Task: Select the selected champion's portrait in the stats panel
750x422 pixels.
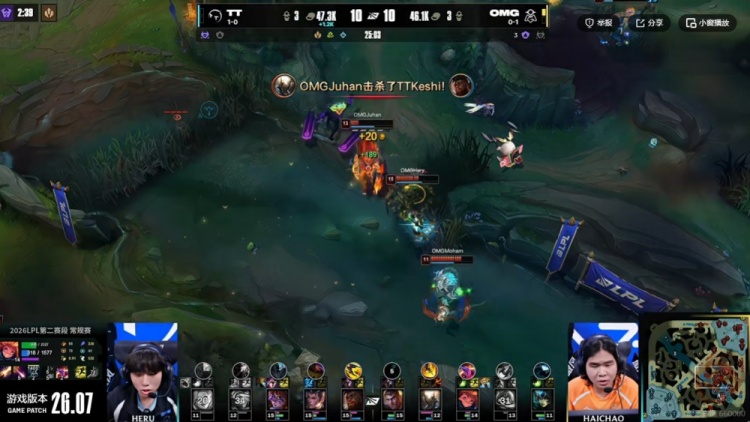Action: tap(10, 349)
